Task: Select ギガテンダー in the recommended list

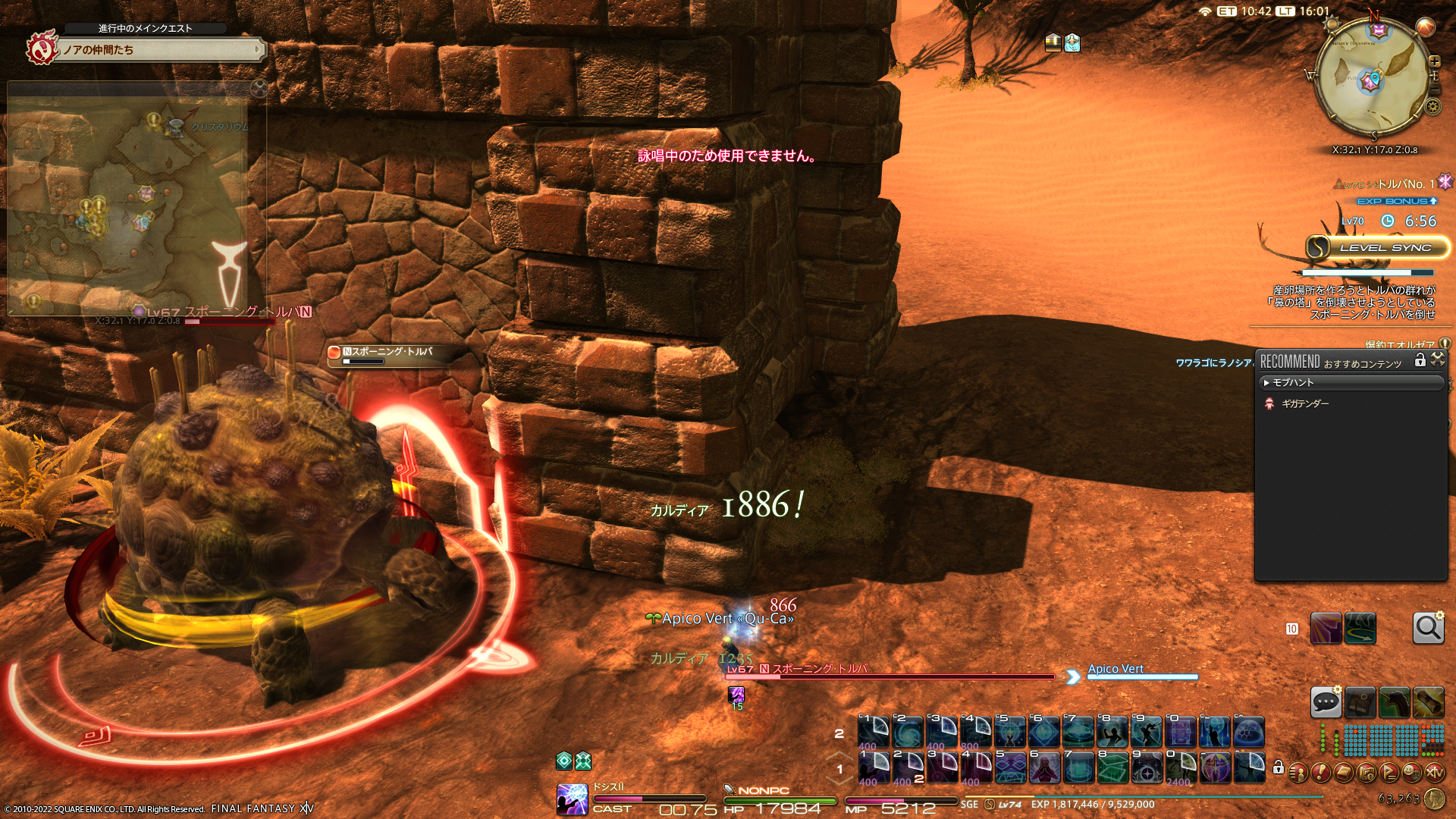Action: [1304, 404]
